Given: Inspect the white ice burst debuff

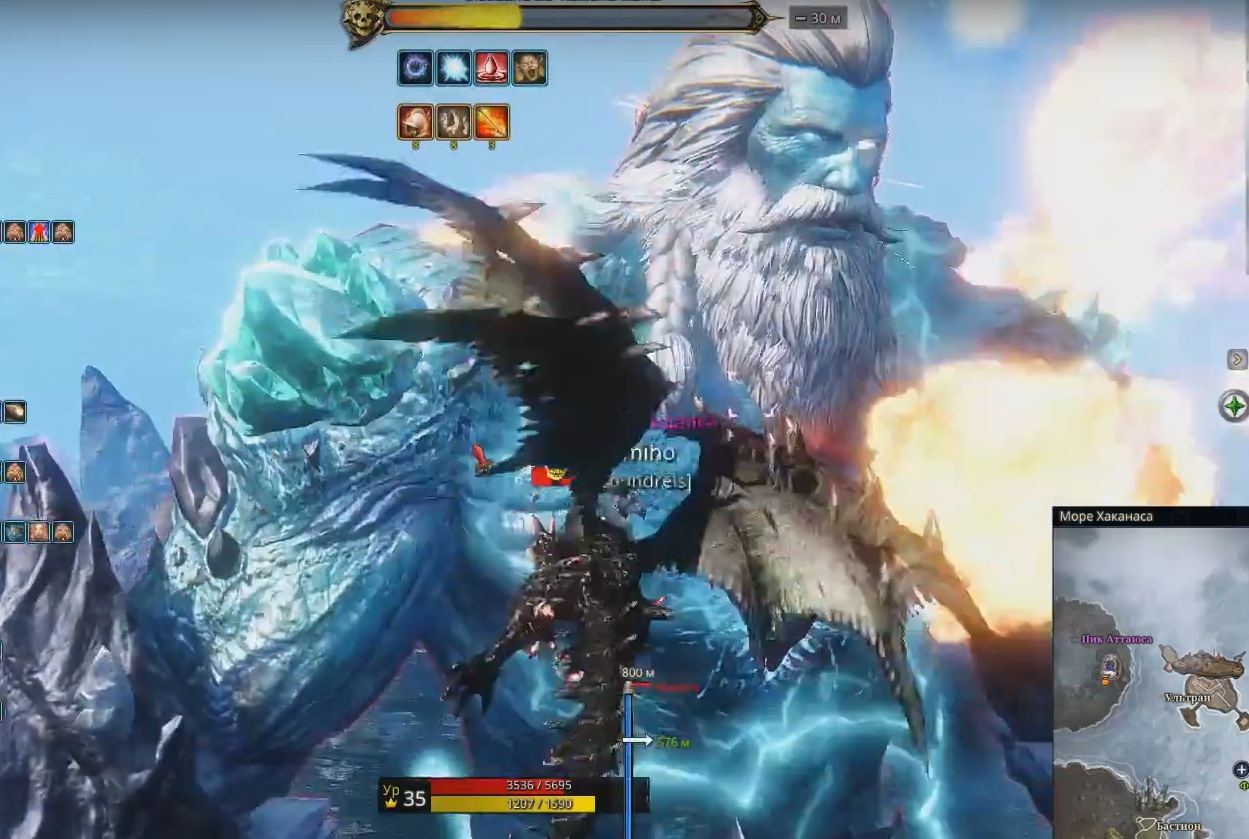Looking at the screenshot, I should point(454,68).
